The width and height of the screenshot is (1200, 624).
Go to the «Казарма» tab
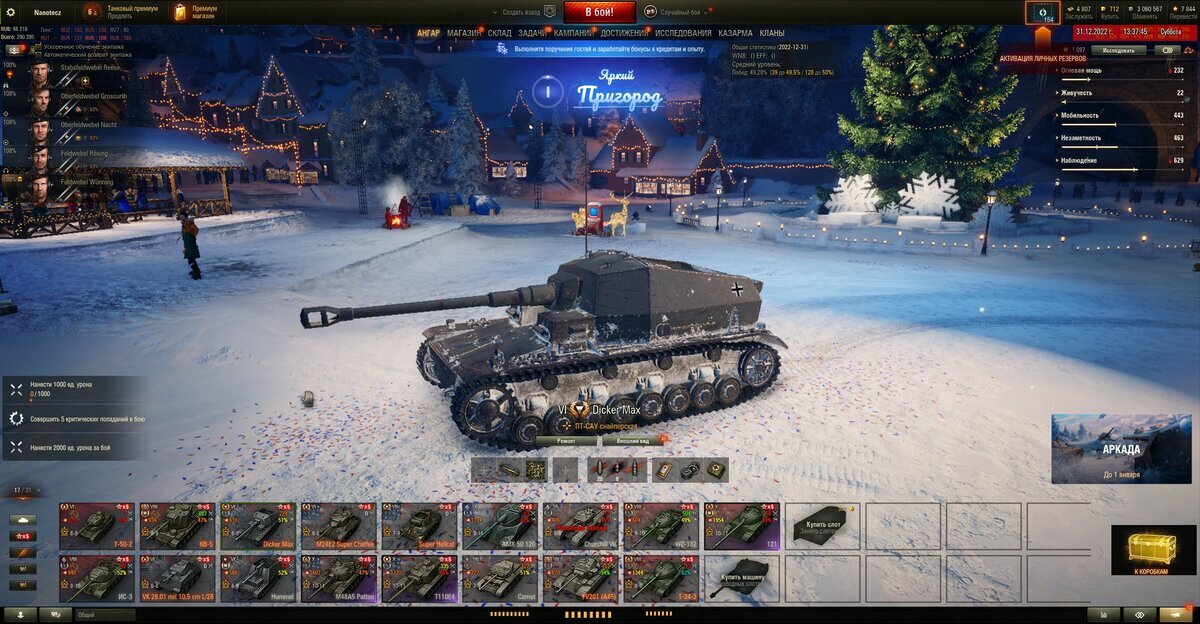coord(735,33)
